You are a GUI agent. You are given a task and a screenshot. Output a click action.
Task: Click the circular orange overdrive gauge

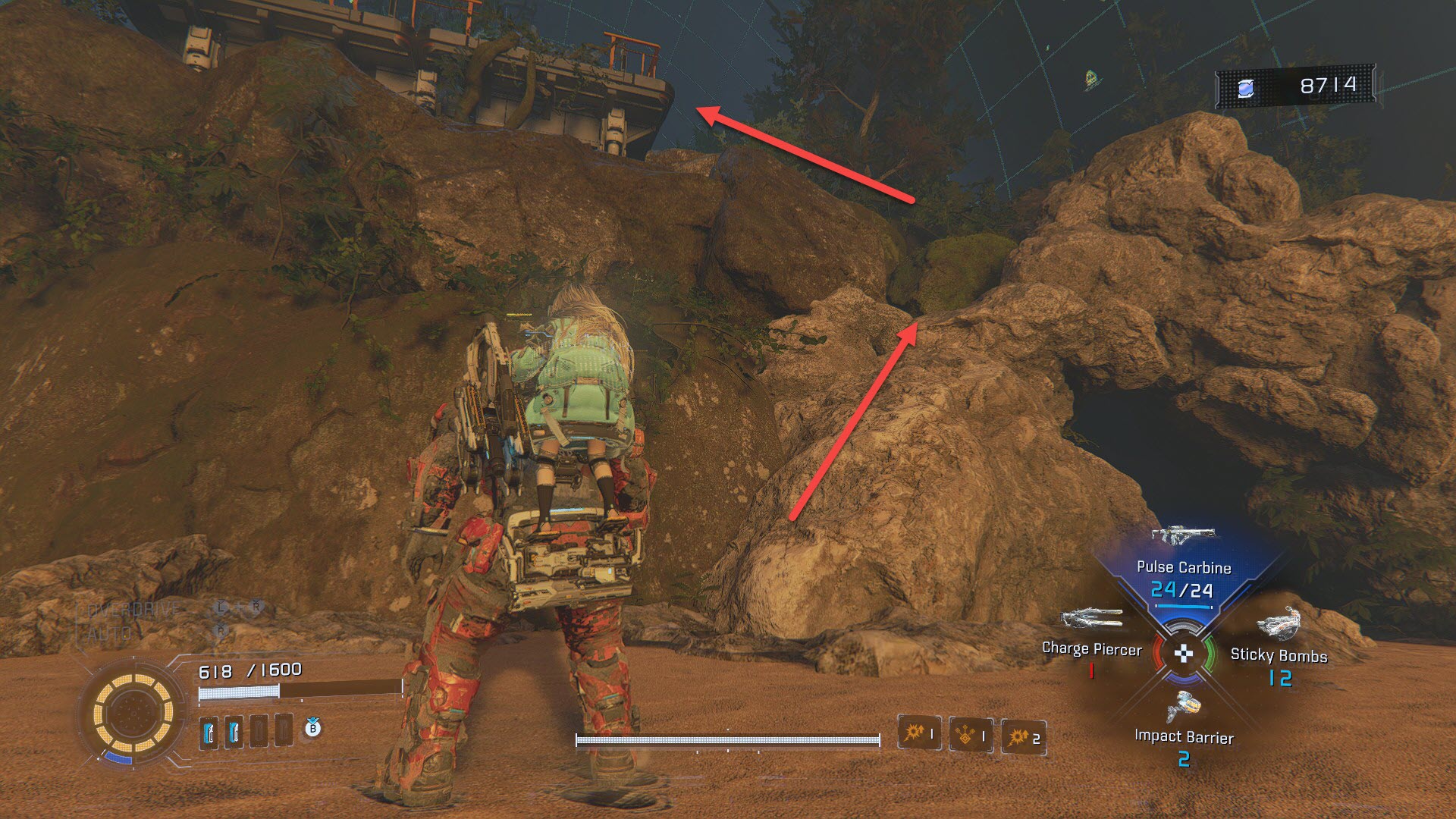click(133, 714)
